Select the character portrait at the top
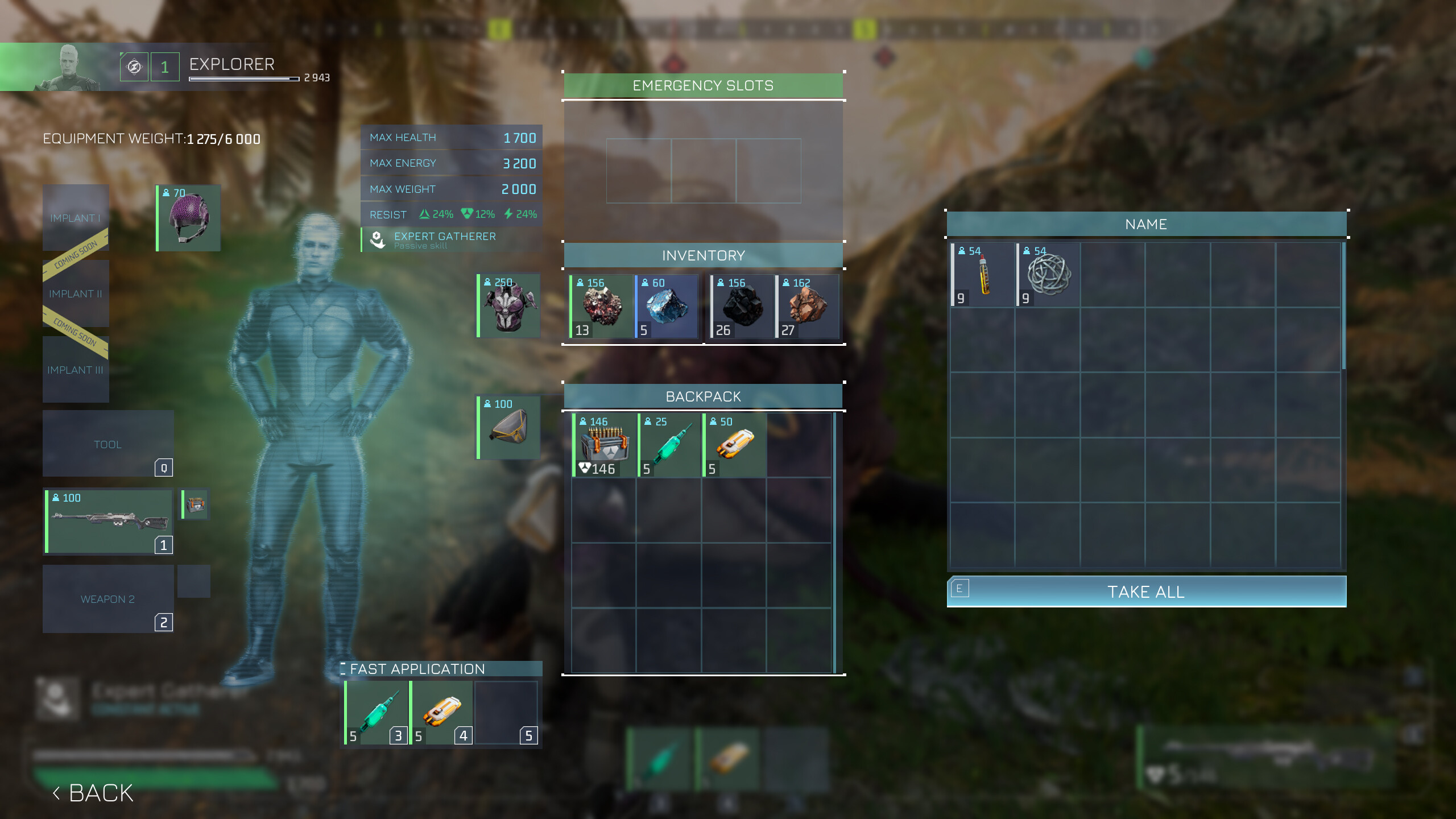Image resolution: width=1456 pixels, height=819 pixels. pos(68,68)
